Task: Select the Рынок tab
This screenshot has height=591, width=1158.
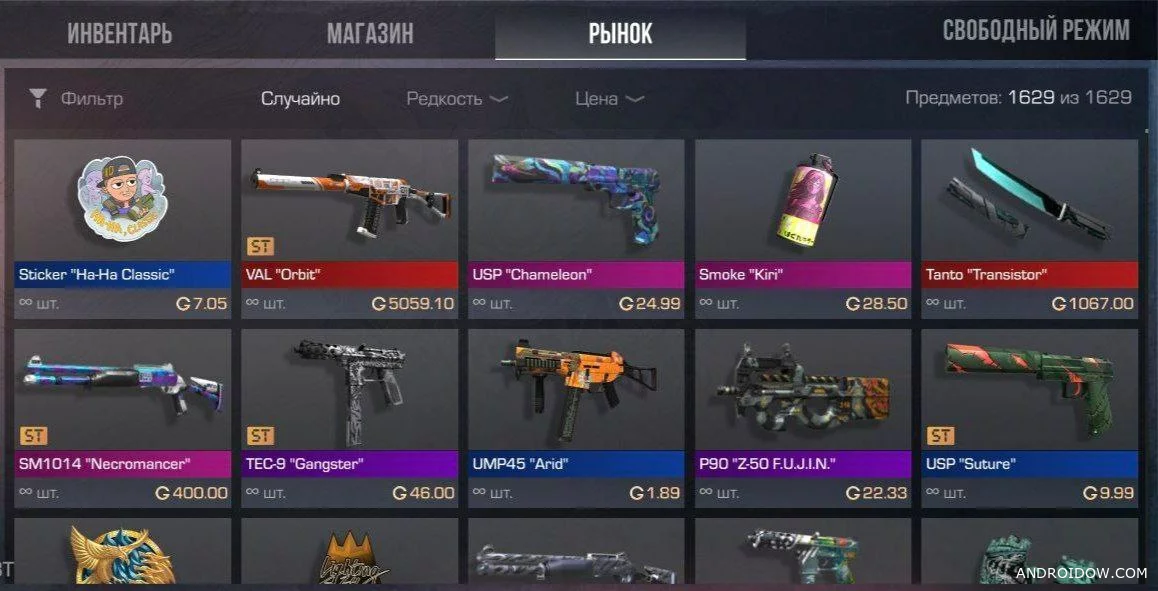Action: point(620,33)
